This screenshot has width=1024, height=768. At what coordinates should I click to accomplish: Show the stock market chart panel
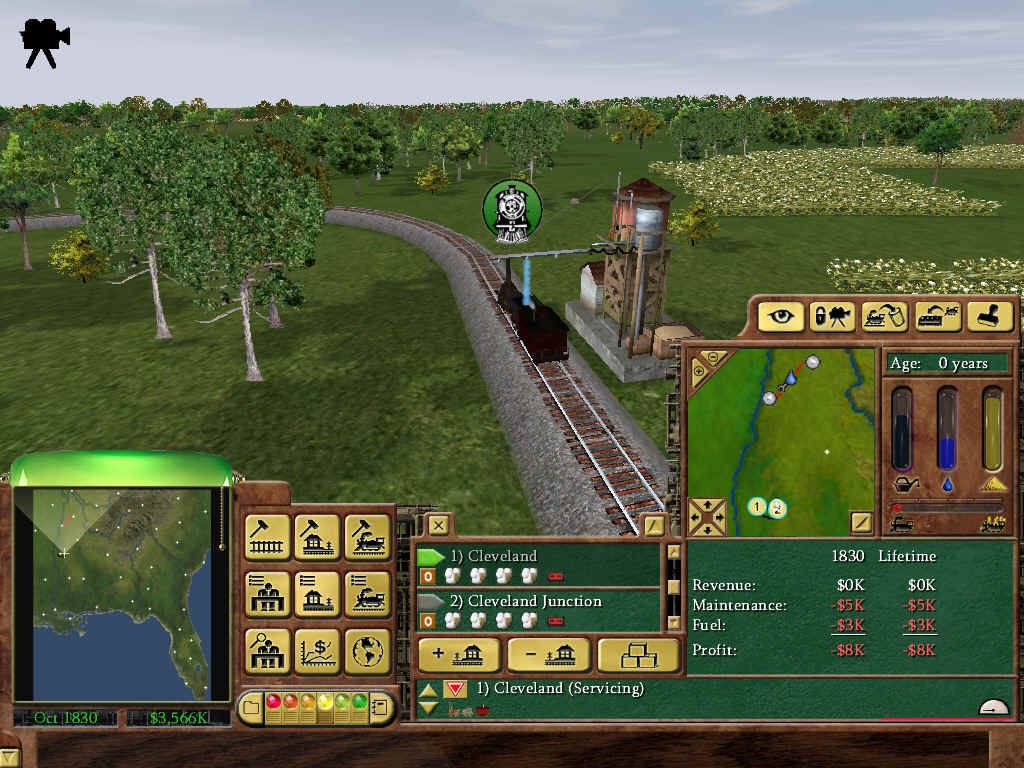(x=317, y=651)
